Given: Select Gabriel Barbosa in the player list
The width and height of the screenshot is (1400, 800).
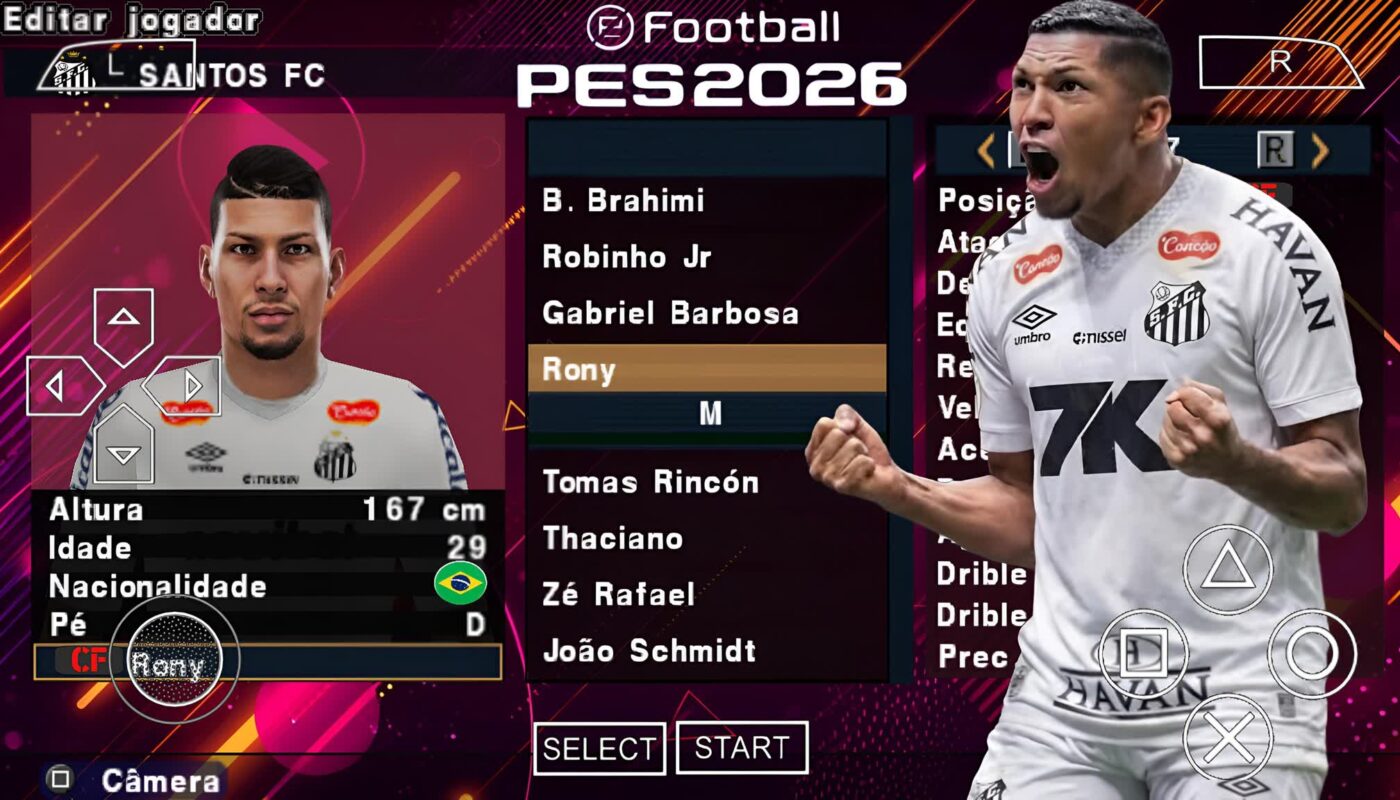Looking at the screenshot, I should pyautogui.click(x=670, y=314).
